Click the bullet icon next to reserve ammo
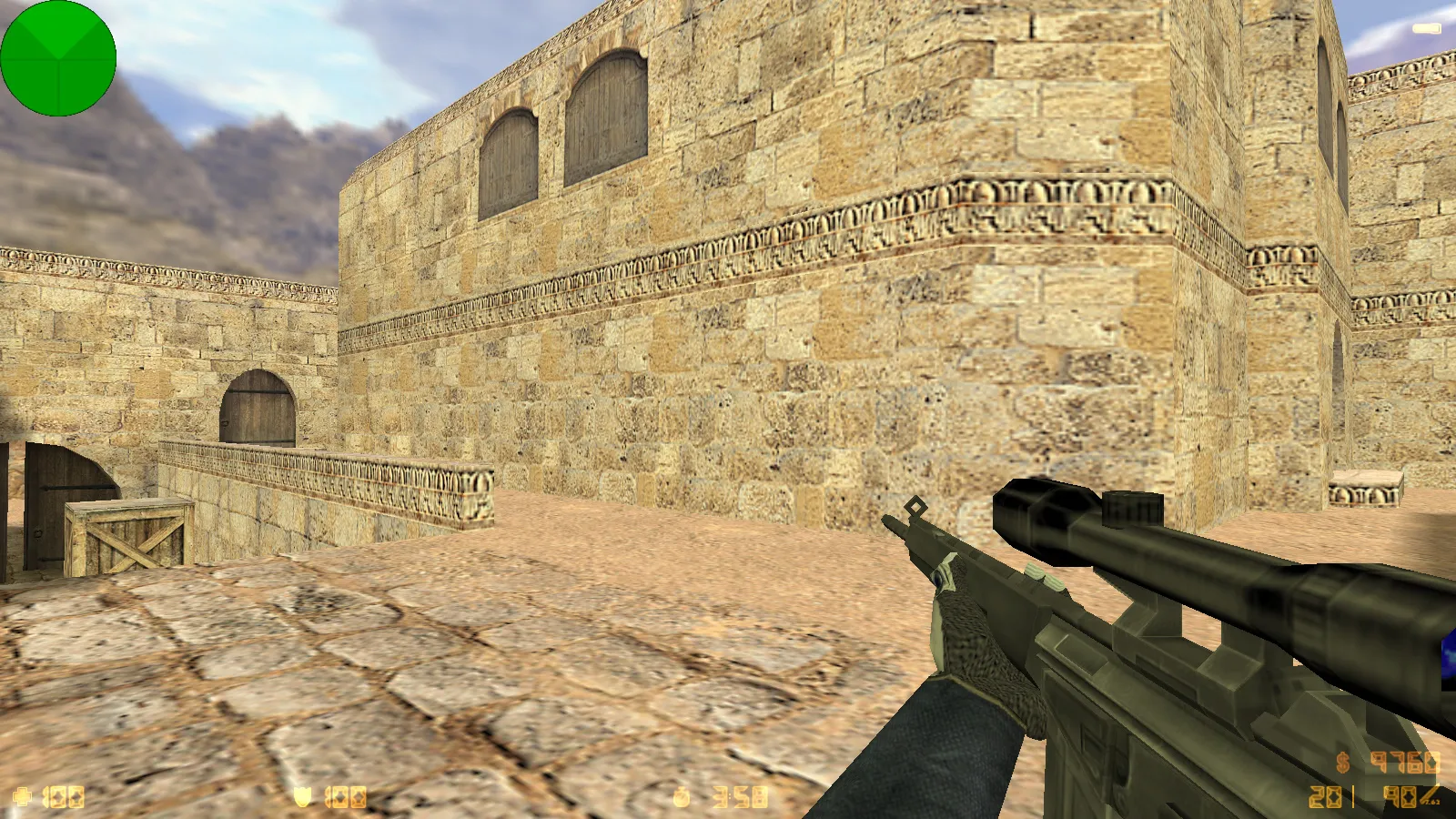Image resolution: width=1456 pixels, height=819 pixels. point(1431,794)
